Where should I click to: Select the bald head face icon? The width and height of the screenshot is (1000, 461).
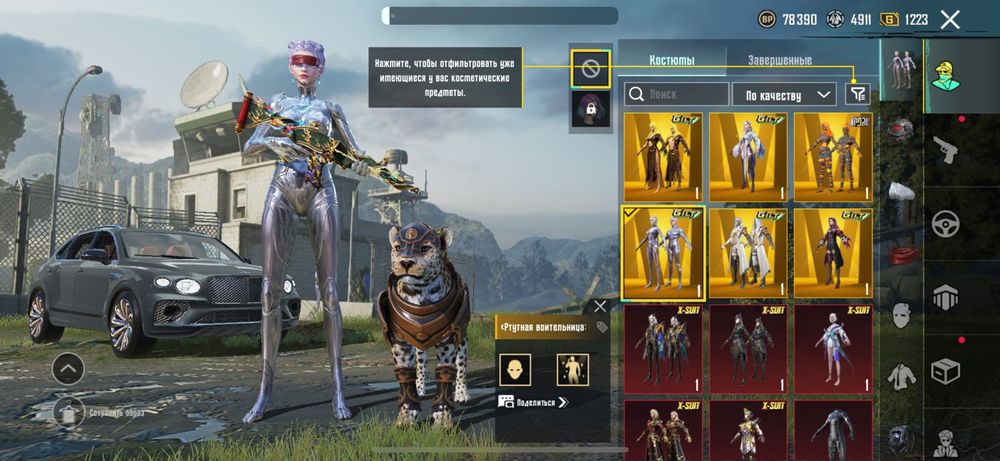pyautogui.click(x=515, y=370)
